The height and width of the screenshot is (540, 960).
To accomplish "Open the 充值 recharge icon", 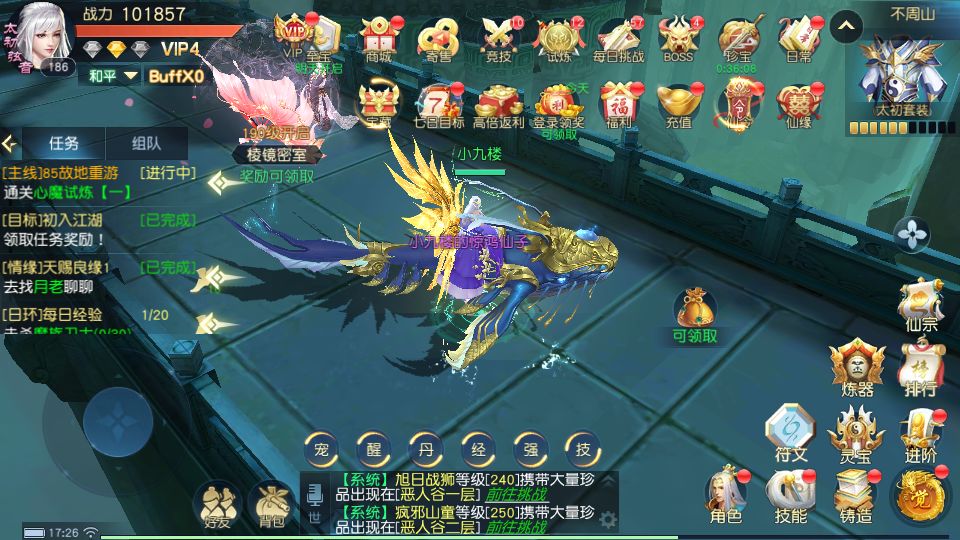I will coord(679,104).
